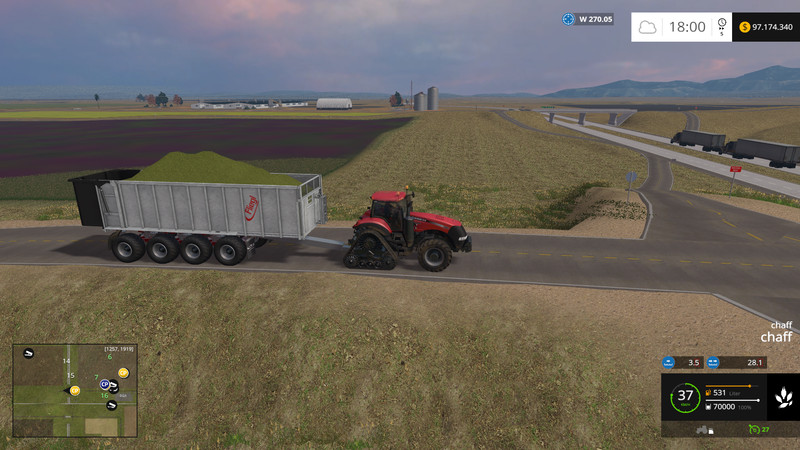Click the tractor and trailer status icon
The height and width of the screenshot is (450, 800).
pos(704,429)
